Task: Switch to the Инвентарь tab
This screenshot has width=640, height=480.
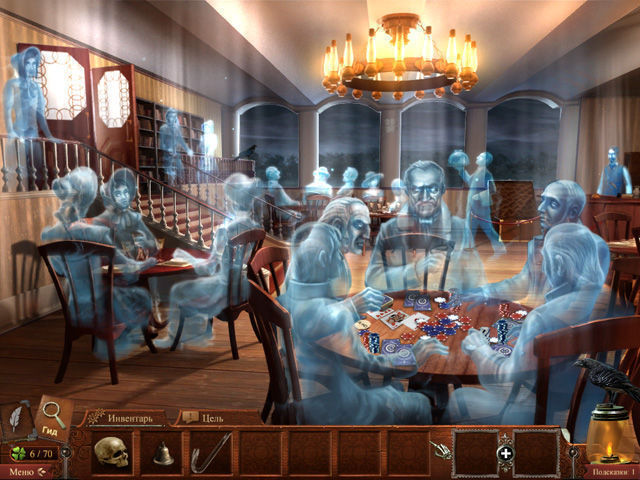Action: point(125,417)
